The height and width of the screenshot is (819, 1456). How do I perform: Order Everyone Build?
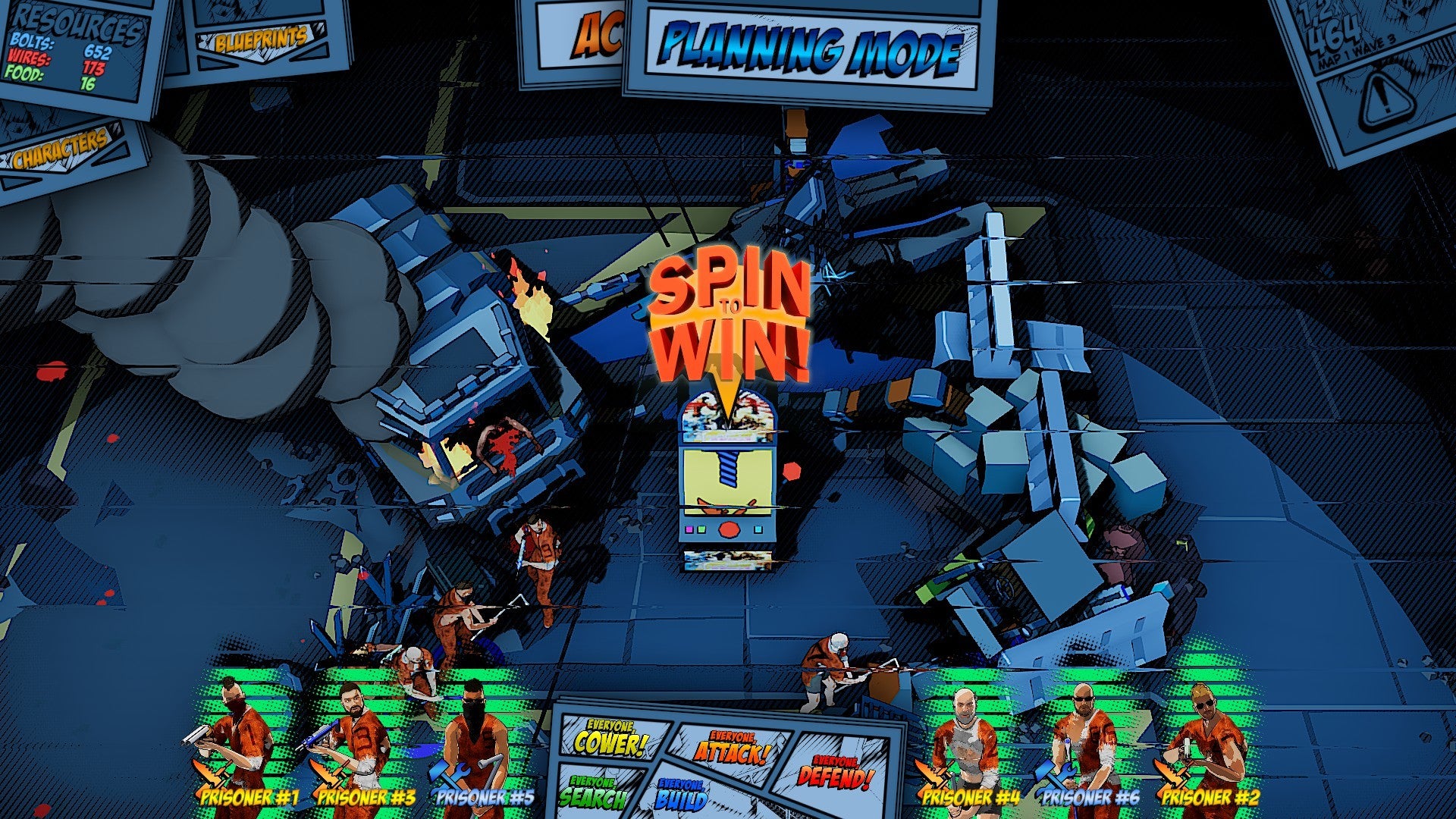point(682,794)
